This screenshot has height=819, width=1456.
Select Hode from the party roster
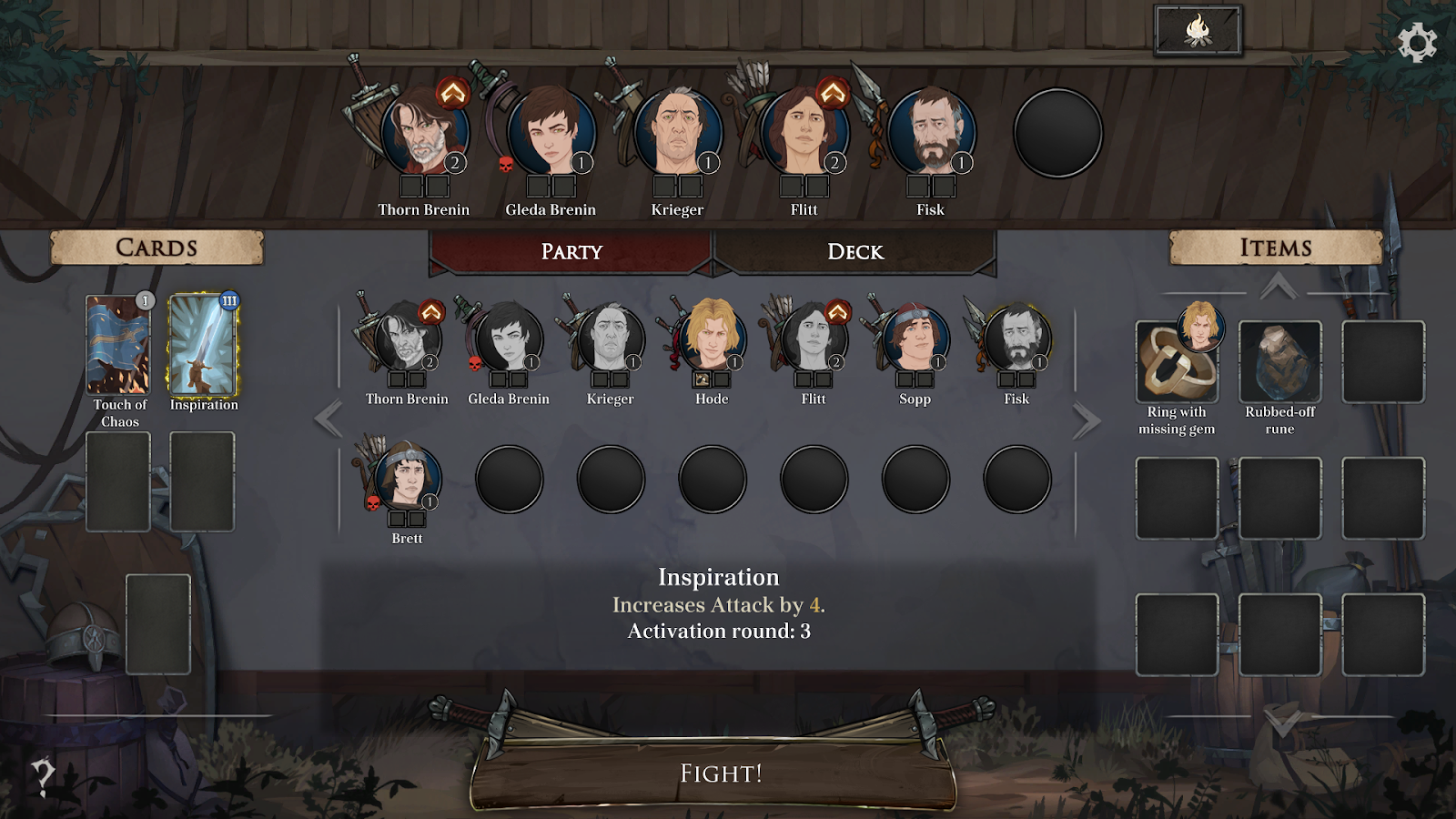point(712,339)
